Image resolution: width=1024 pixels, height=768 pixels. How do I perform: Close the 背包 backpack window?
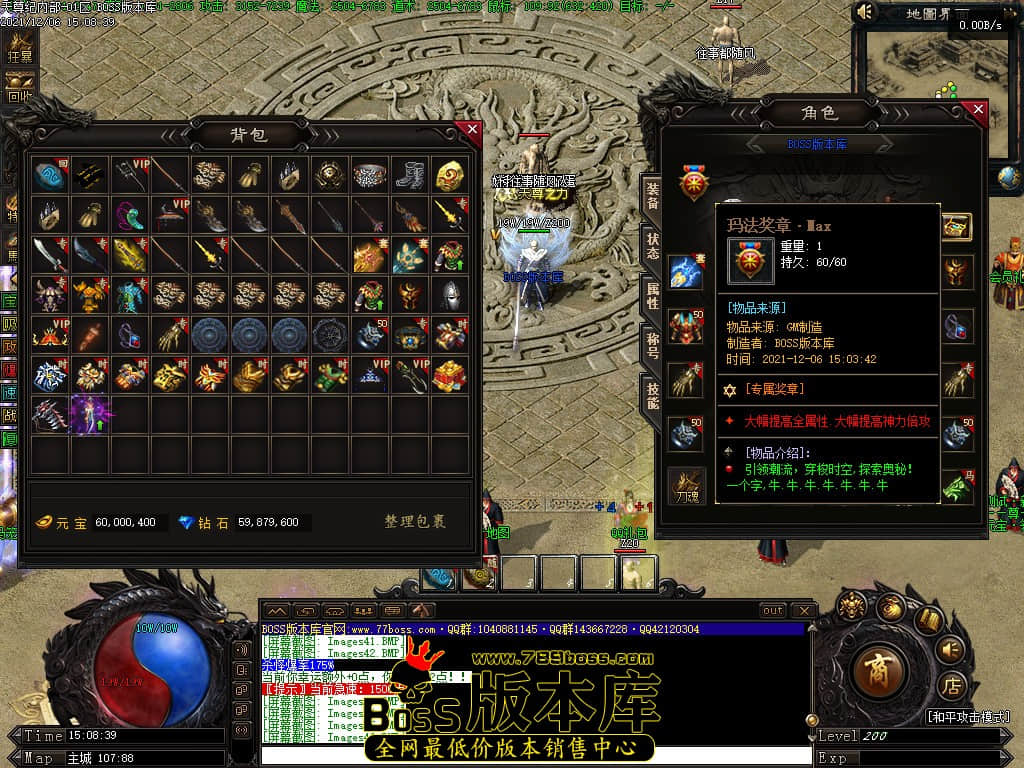click(472, 129)
